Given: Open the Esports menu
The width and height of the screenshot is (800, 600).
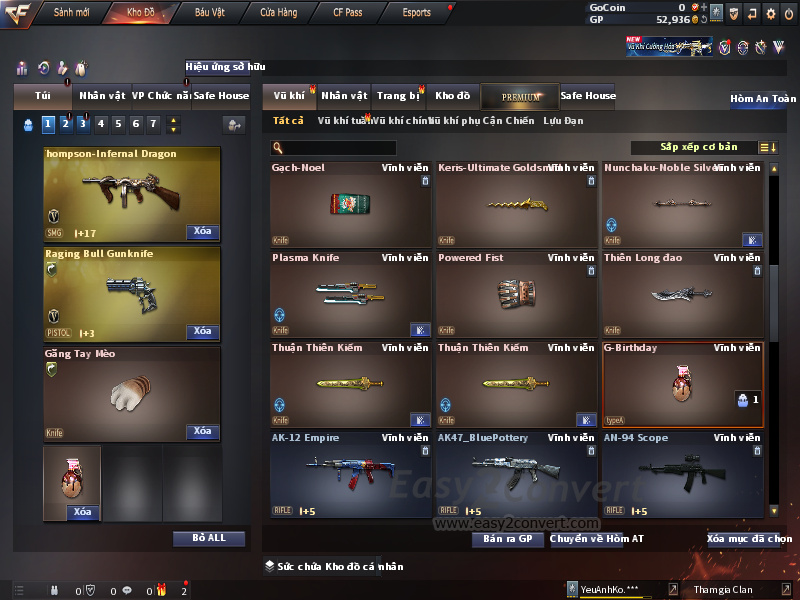Looking at the screenshot, I should (x=416, y=13).
